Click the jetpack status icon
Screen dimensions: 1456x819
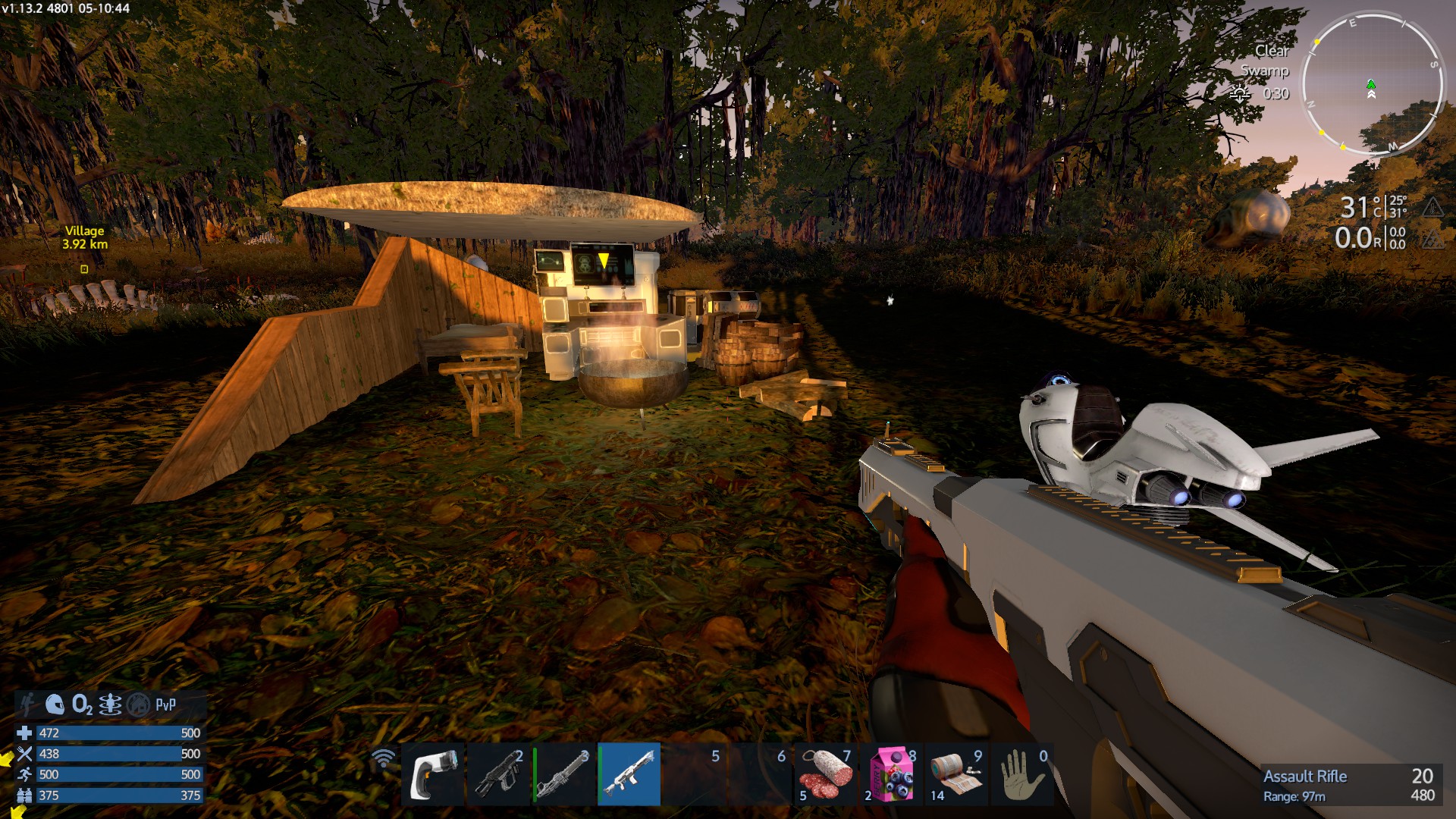(x=28, y=704)
